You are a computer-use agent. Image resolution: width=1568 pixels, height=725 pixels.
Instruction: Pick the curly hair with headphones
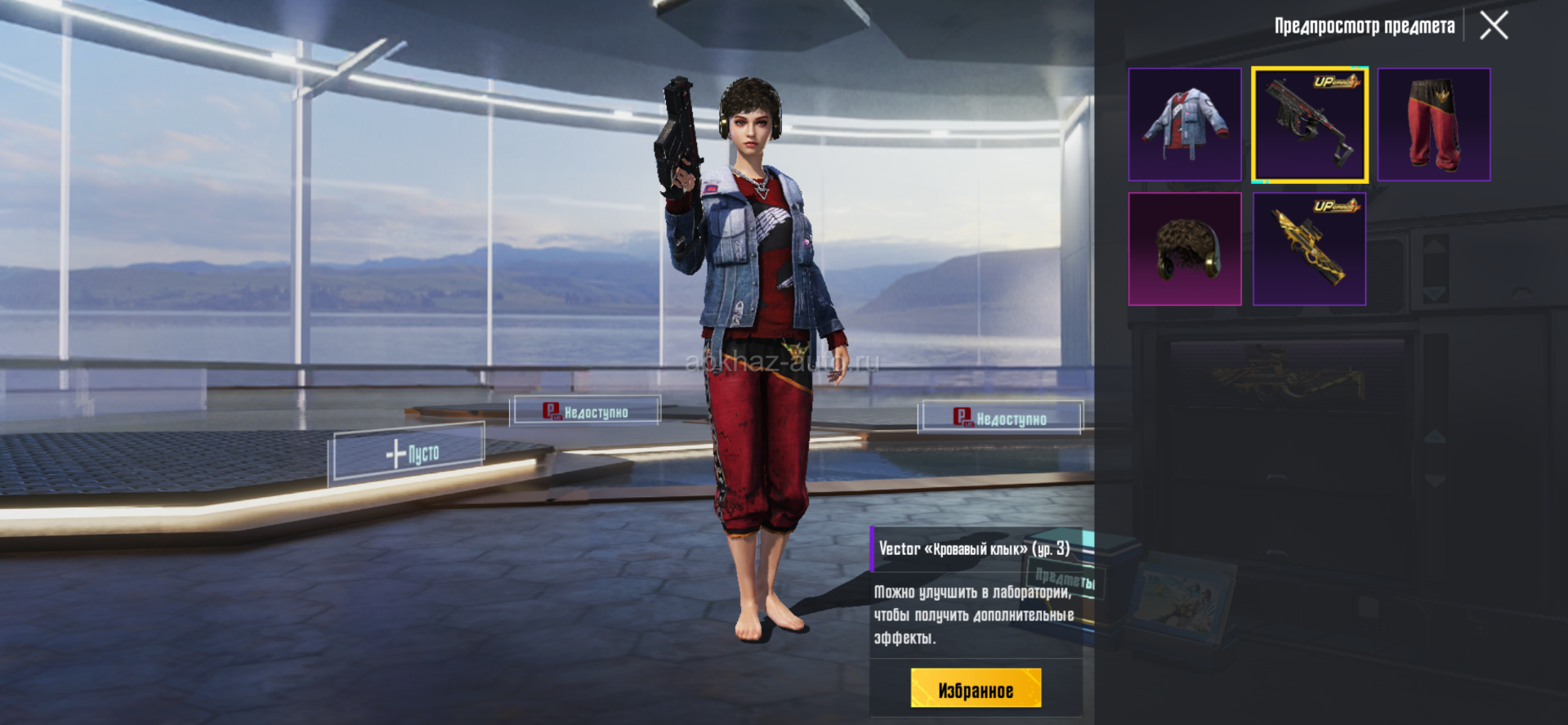pyautogui.click(x=1185, y=249)
